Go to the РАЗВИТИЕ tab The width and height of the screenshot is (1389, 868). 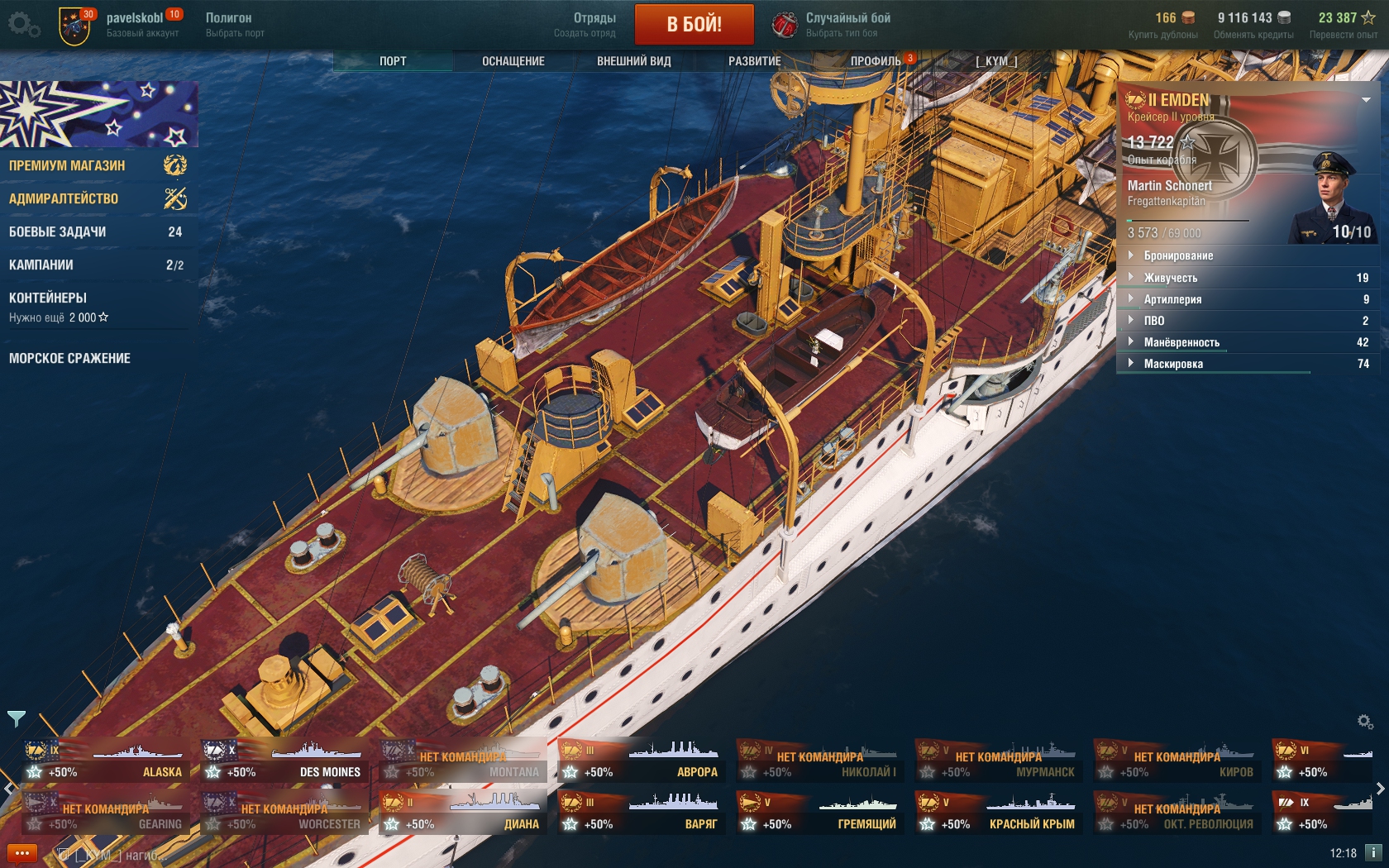pyautogui.click(x=754, y=61)
